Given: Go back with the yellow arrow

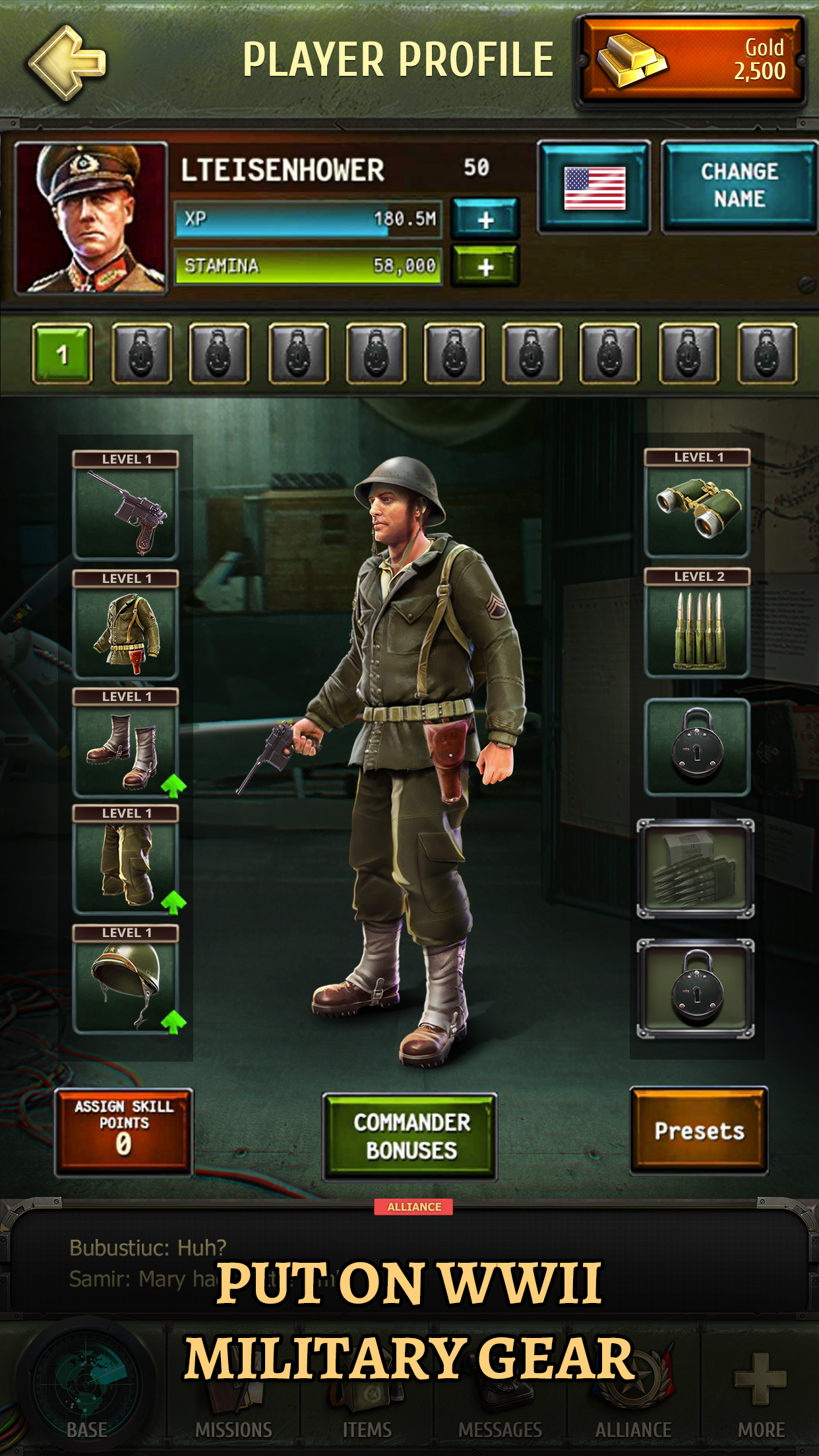Looking at the screenshot, I should coord(67,63).
